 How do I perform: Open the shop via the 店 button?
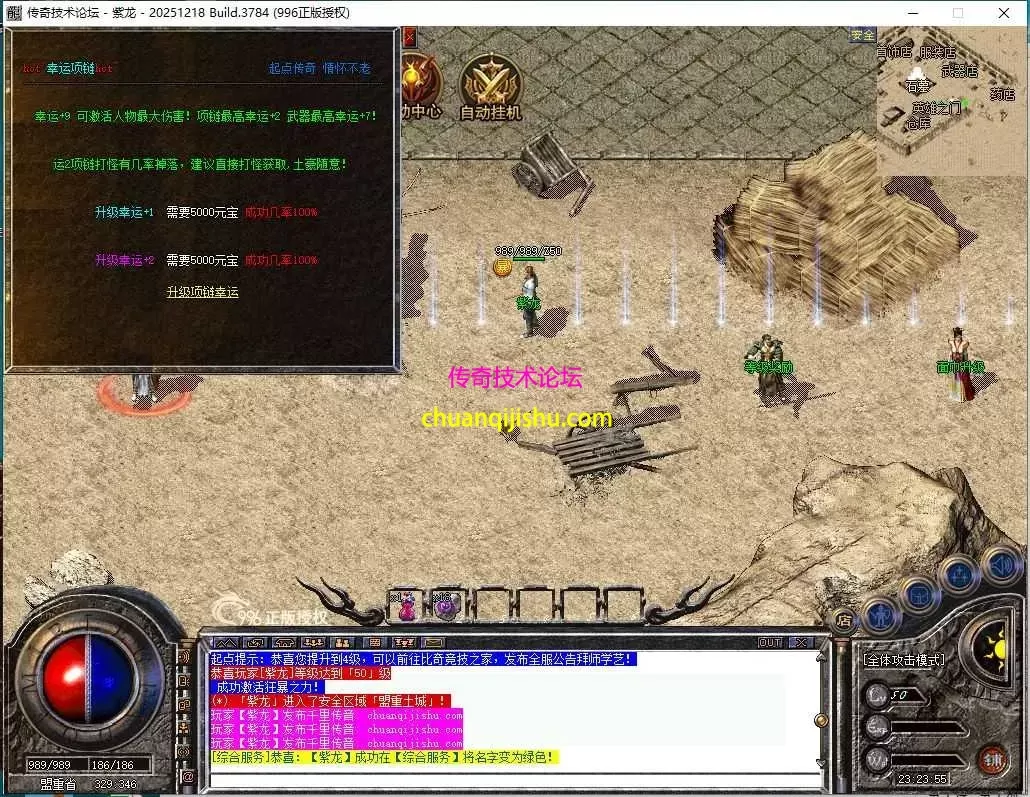843,620
